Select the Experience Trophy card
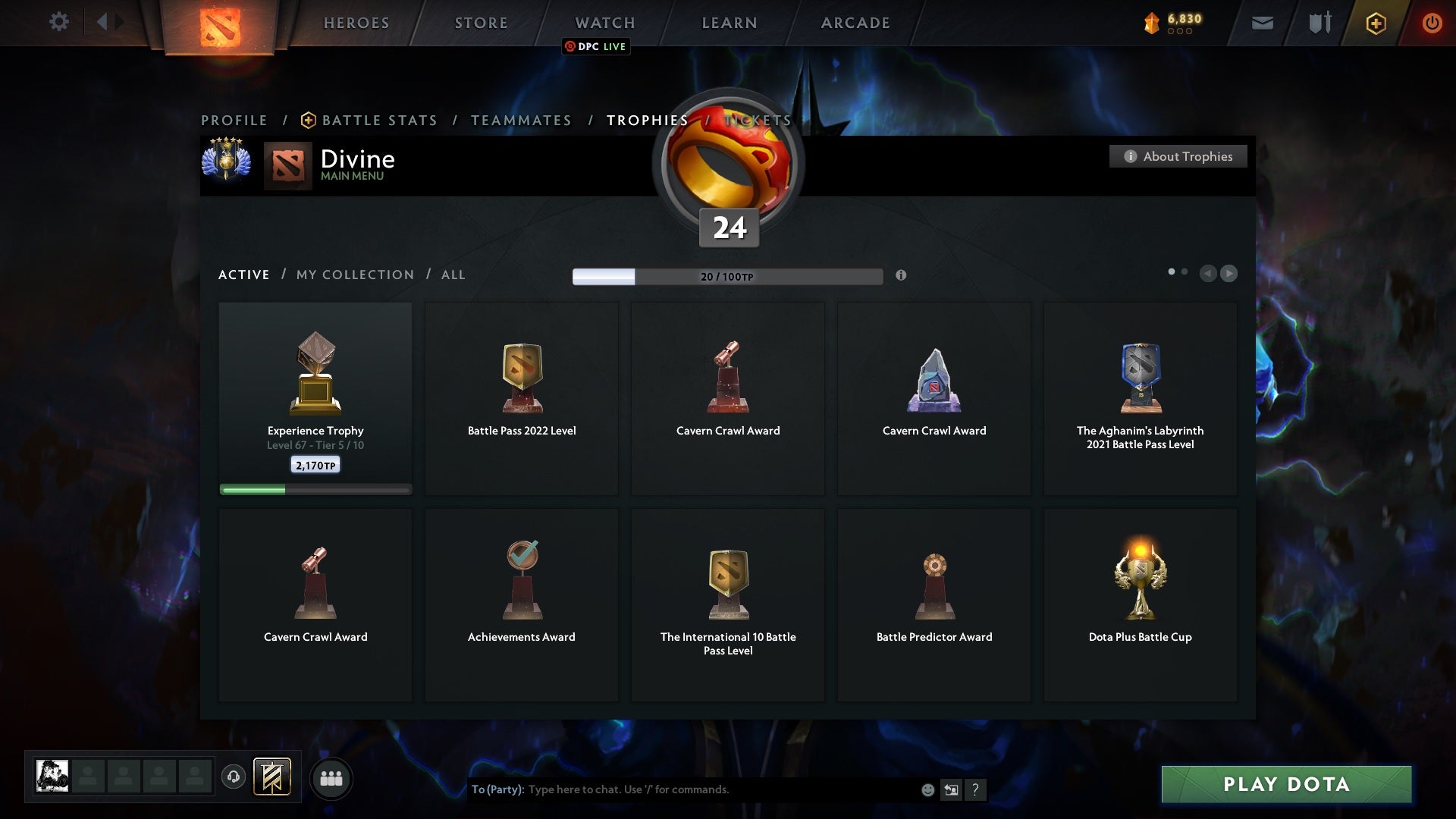This screenshot has height=819, width=1456. [x=315, y=394]
